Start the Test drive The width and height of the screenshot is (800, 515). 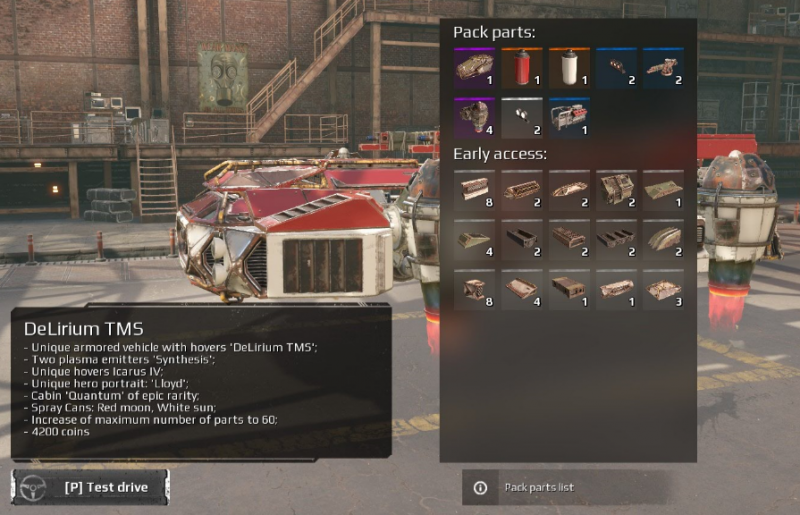[91, 487]
